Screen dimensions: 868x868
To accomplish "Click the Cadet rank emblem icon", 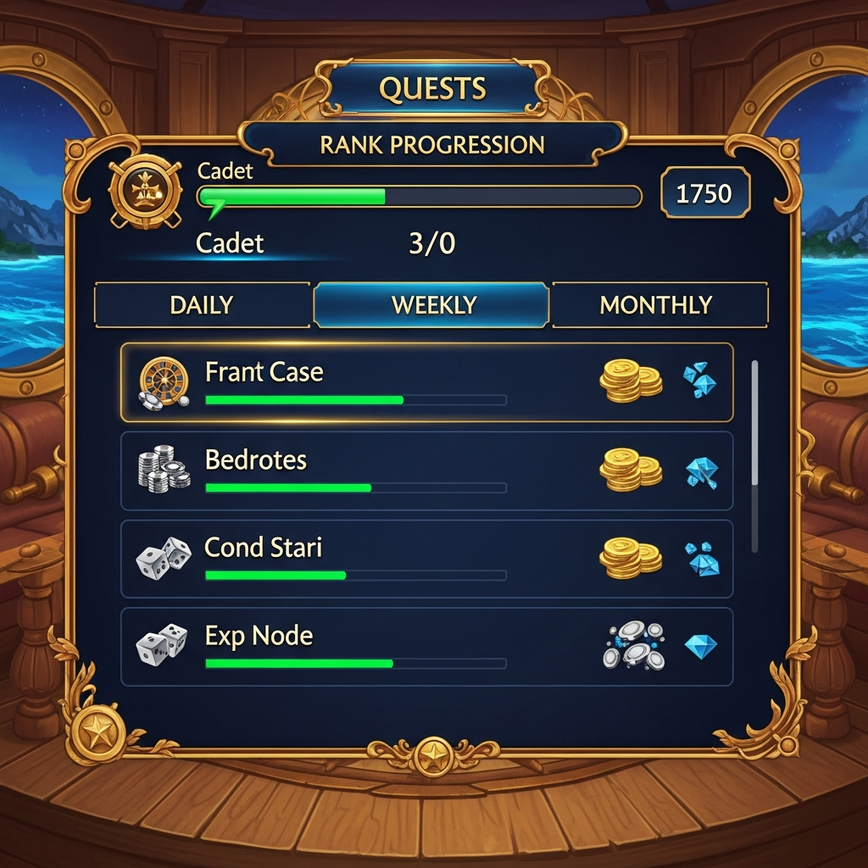I will tap(146, 194).
